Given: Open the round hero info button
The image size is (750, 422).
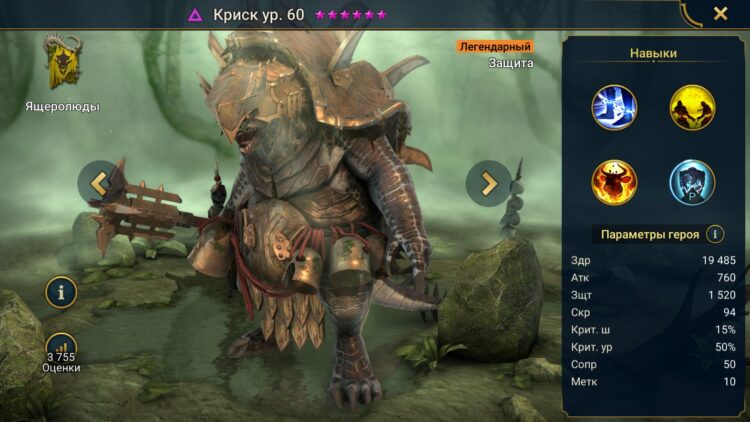Looking at the screenshot, I should [62, 293].
